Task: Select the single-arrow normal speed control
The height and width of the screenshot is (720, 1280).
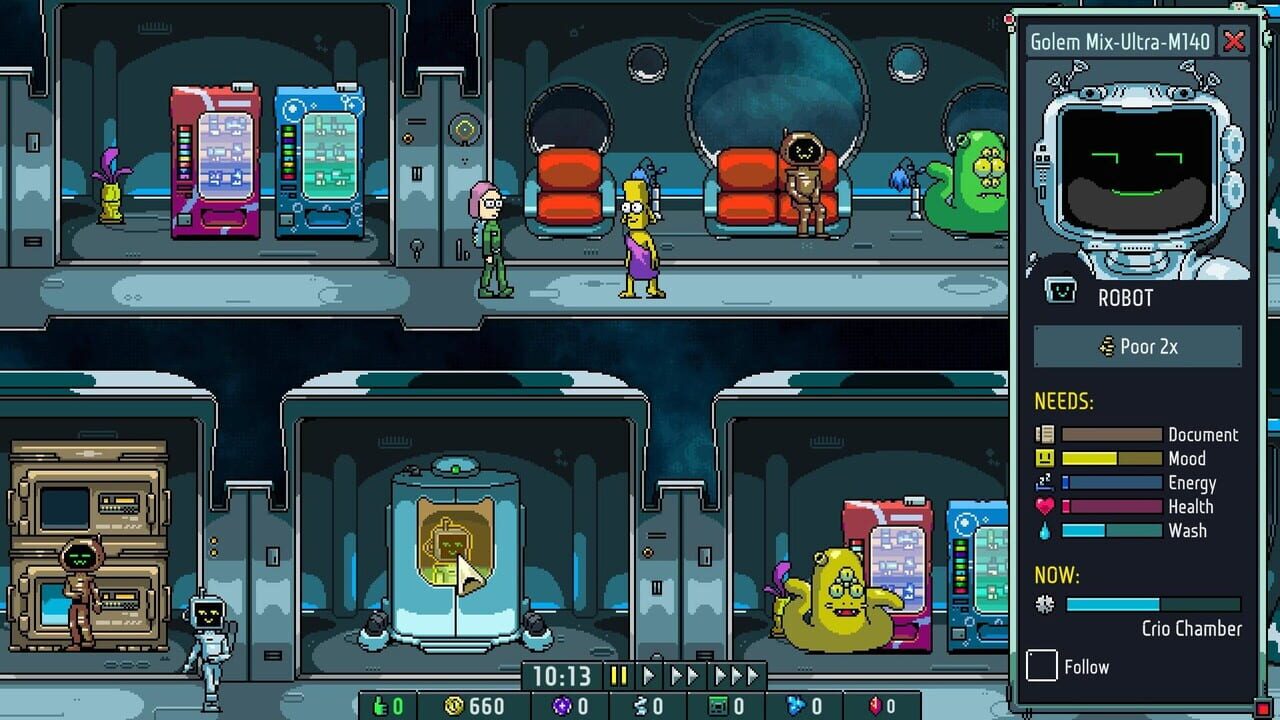Action: pyautogui.click(x=649, y=674)
